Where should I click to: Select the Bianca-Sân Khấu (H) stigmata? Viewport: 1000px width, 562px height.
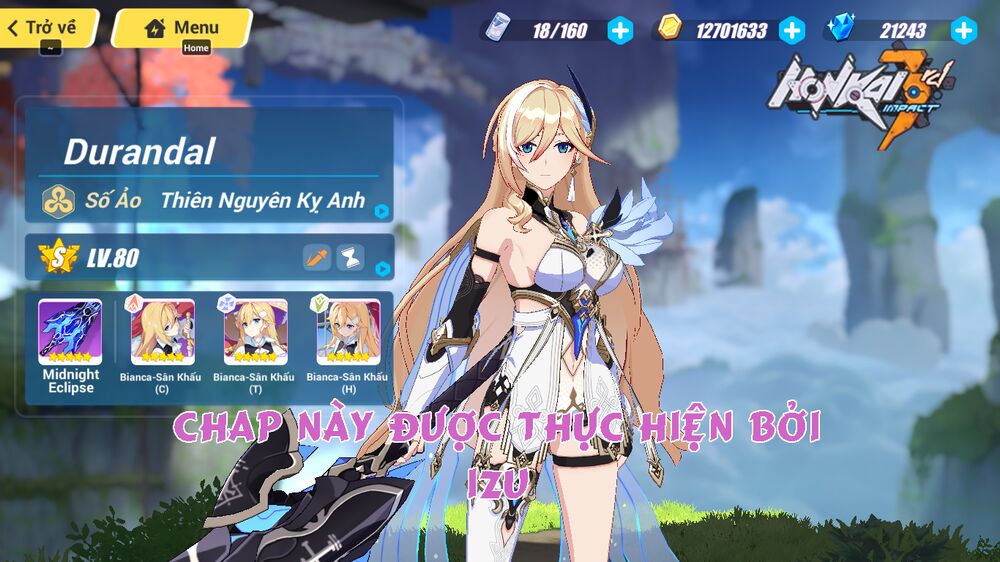348,333
